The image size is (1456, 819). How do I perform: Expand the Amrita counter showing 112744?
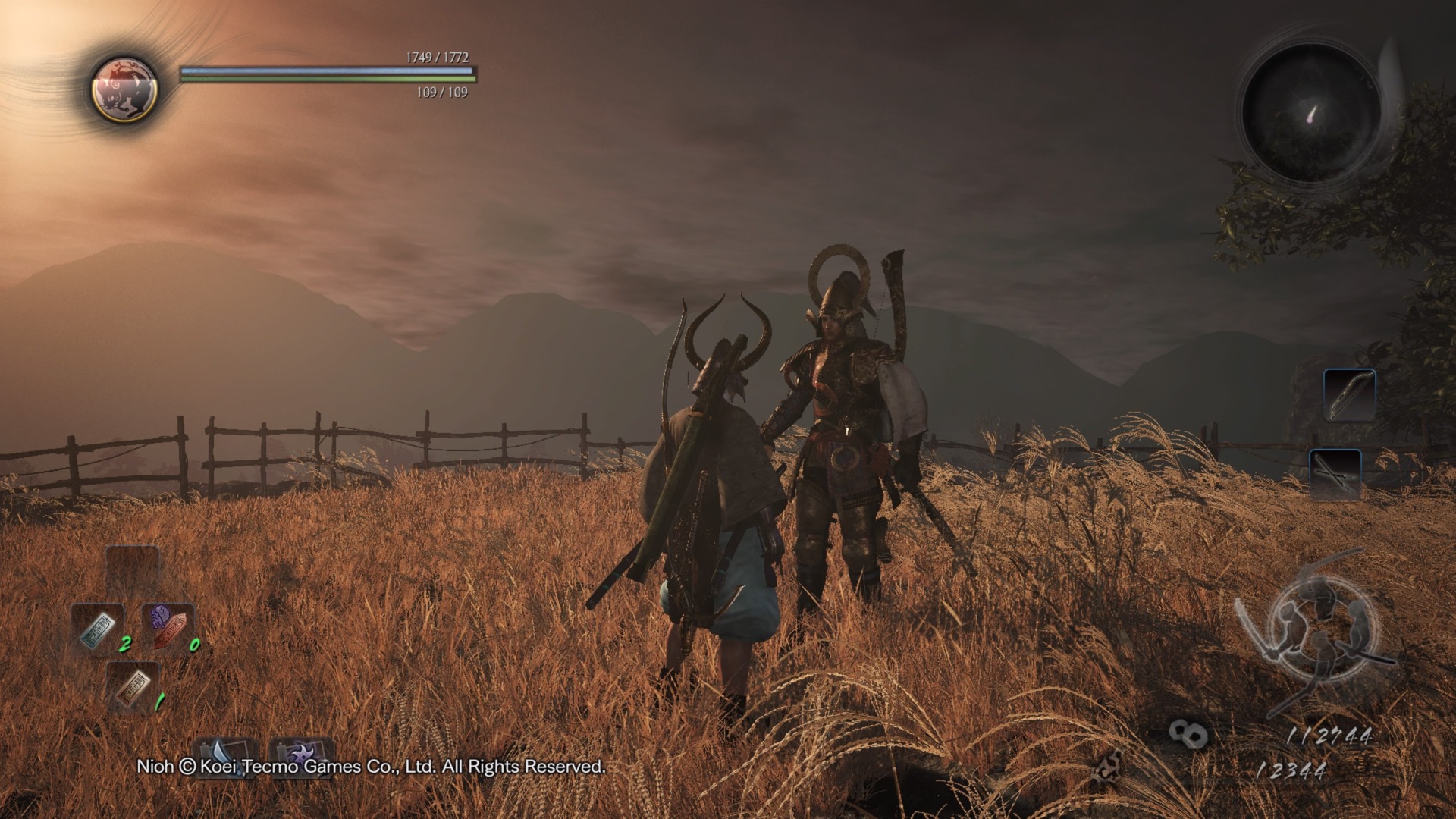(1329, 735)
